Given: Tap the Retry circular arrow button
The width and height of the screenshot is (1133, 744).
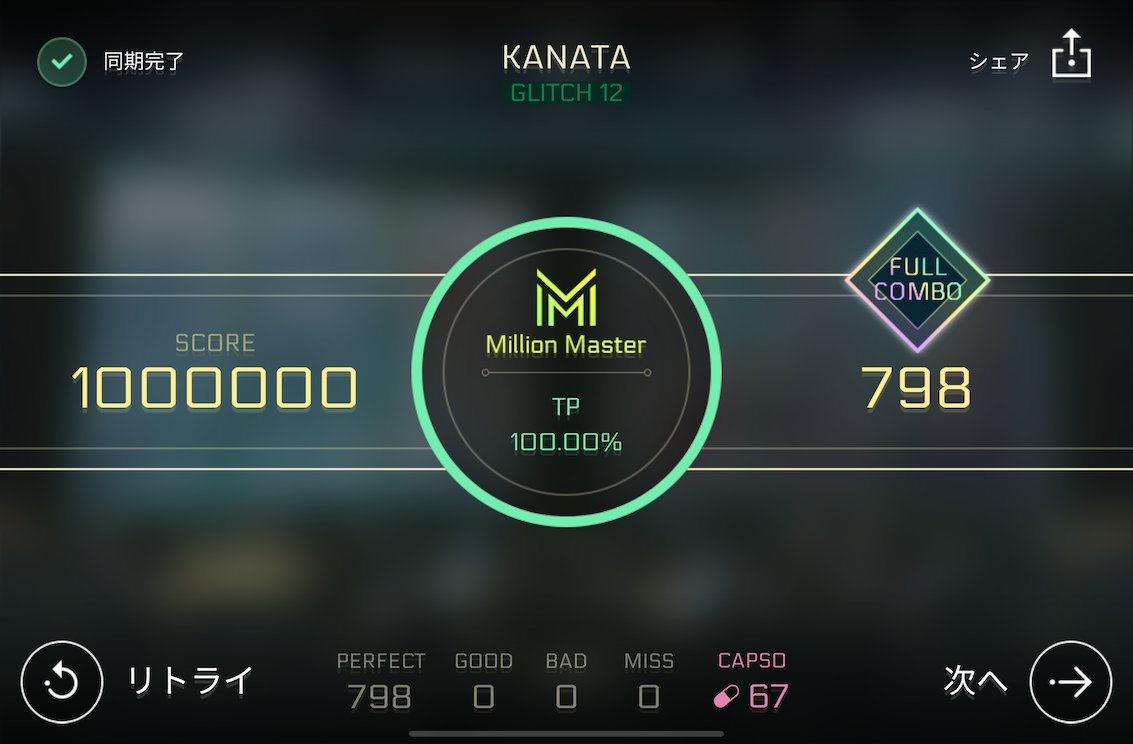Looking at the screenshot, I should point(62,682).
